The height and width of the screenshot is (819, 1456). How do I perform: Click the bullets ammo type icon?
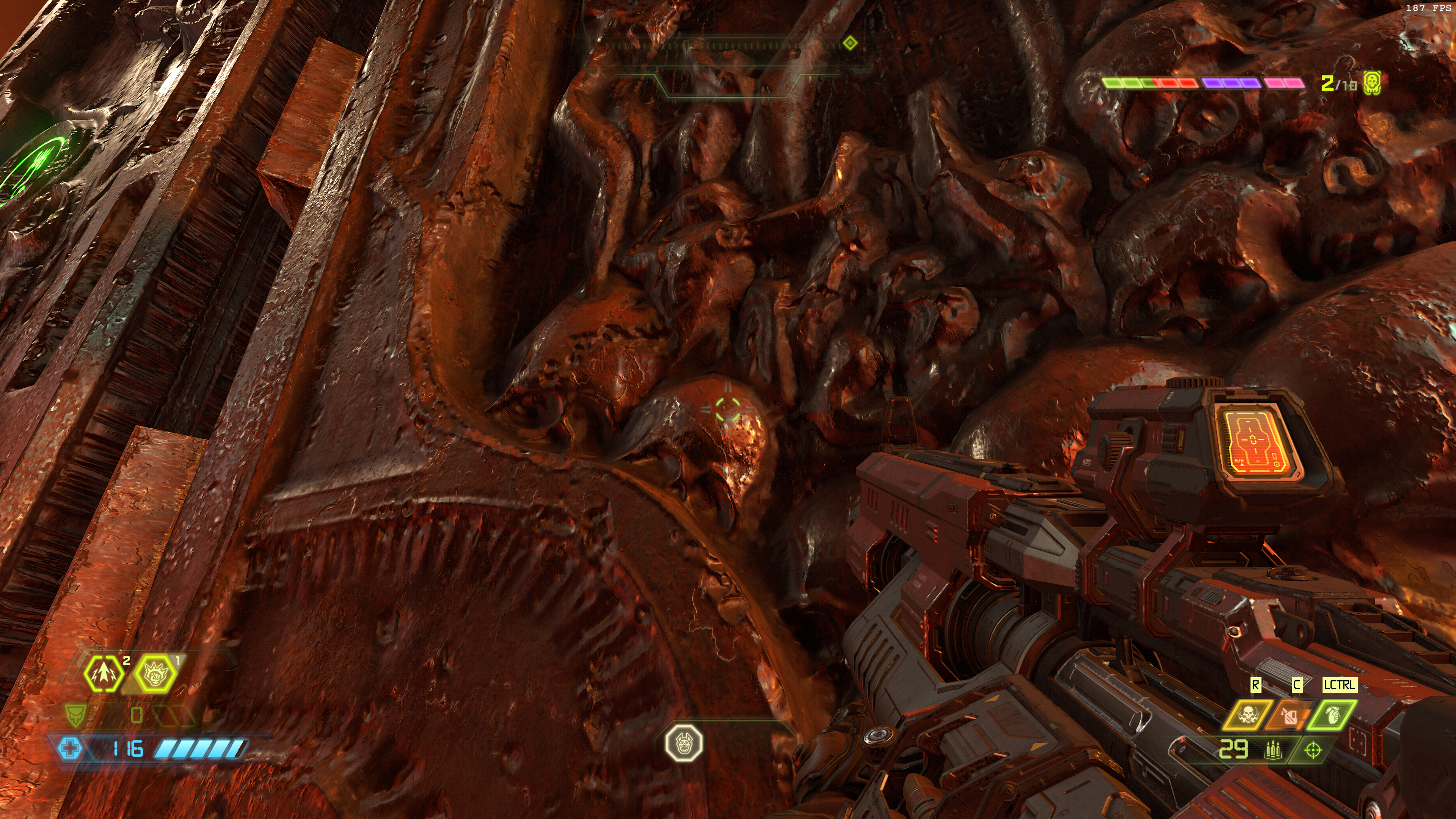click(x=1274, y=750)
